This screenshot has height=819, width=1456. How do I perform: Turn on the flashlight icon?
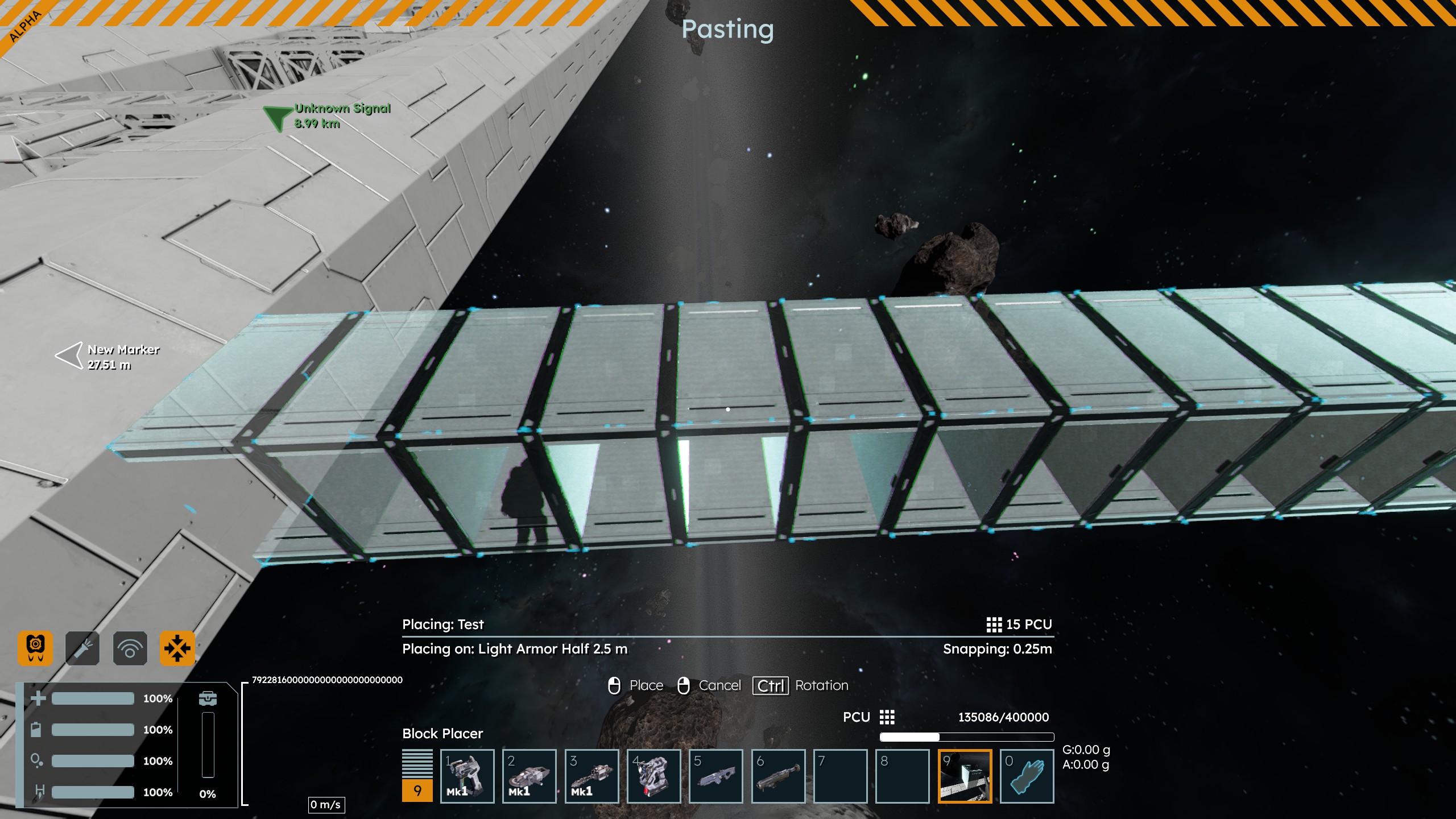click(82, 648)
